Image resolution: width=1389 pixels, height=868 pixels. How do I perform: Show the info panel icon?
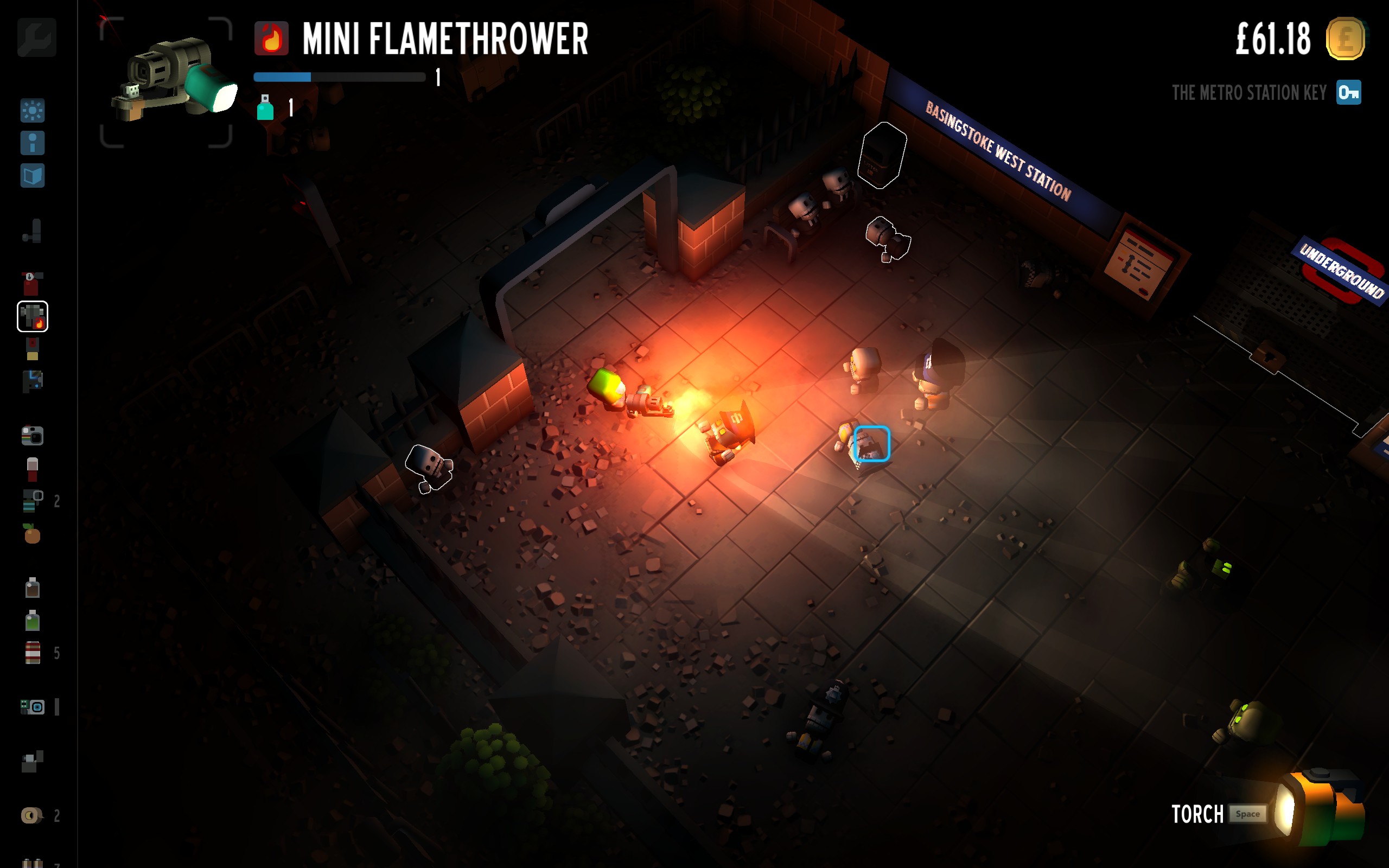[33, 143]
